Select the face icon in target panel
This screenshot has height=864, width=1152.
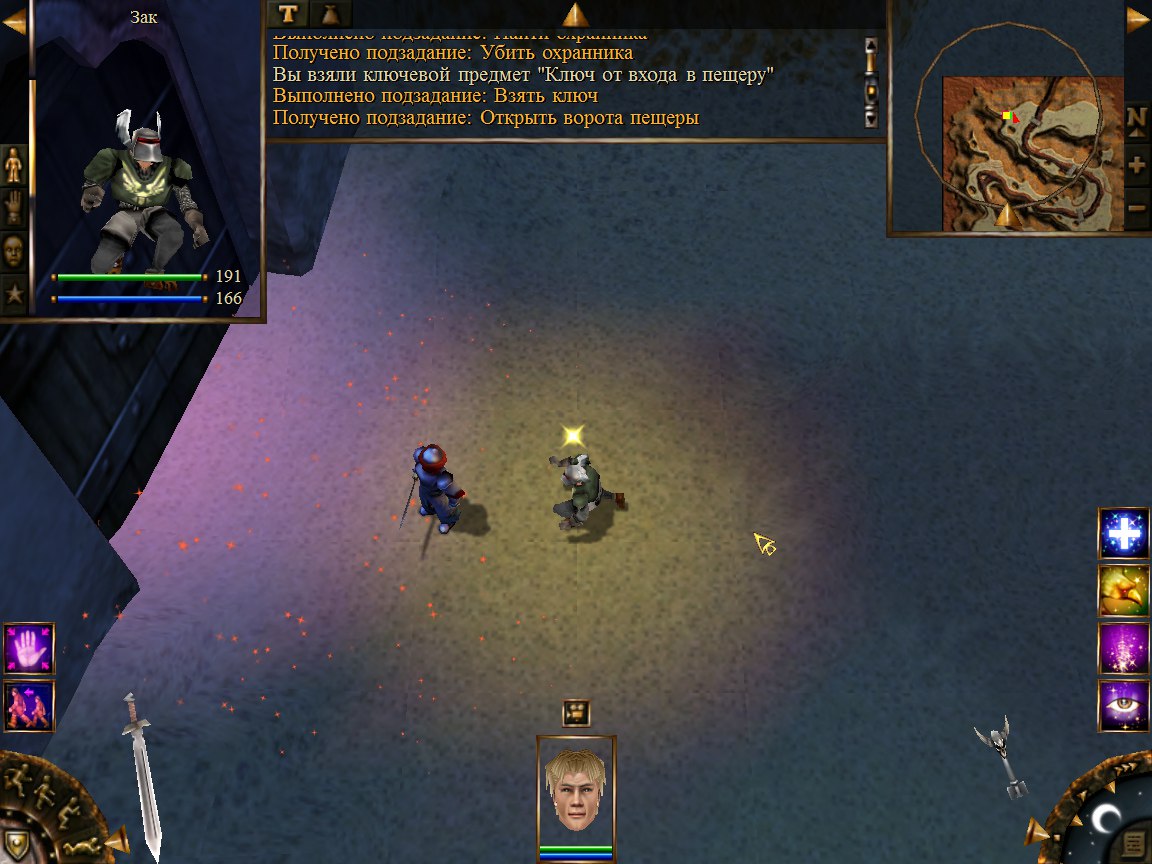(x=14, y=251)
